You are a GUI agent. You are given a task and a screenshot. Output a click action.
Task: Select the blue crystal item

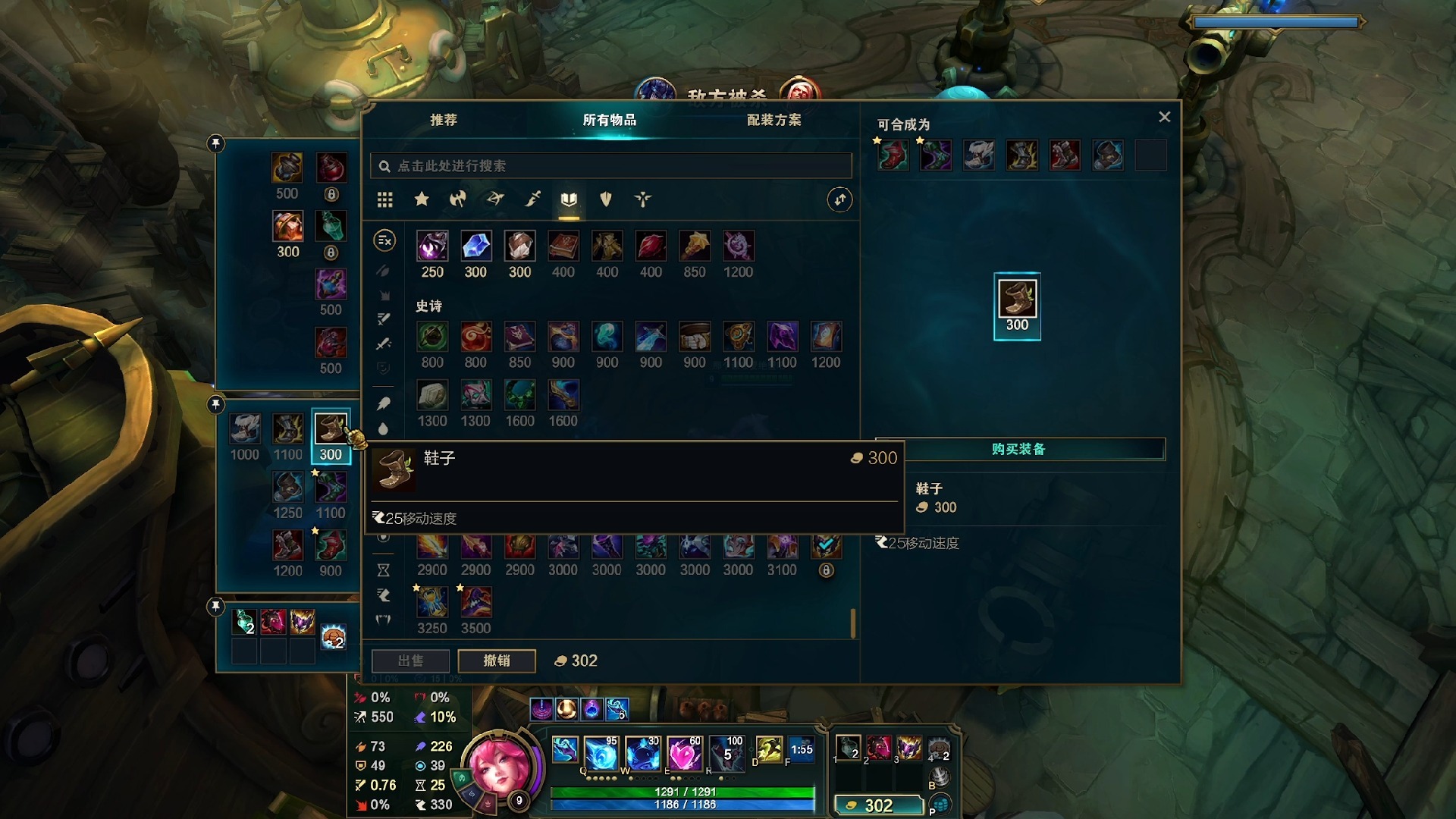click(x=475, y=246)
